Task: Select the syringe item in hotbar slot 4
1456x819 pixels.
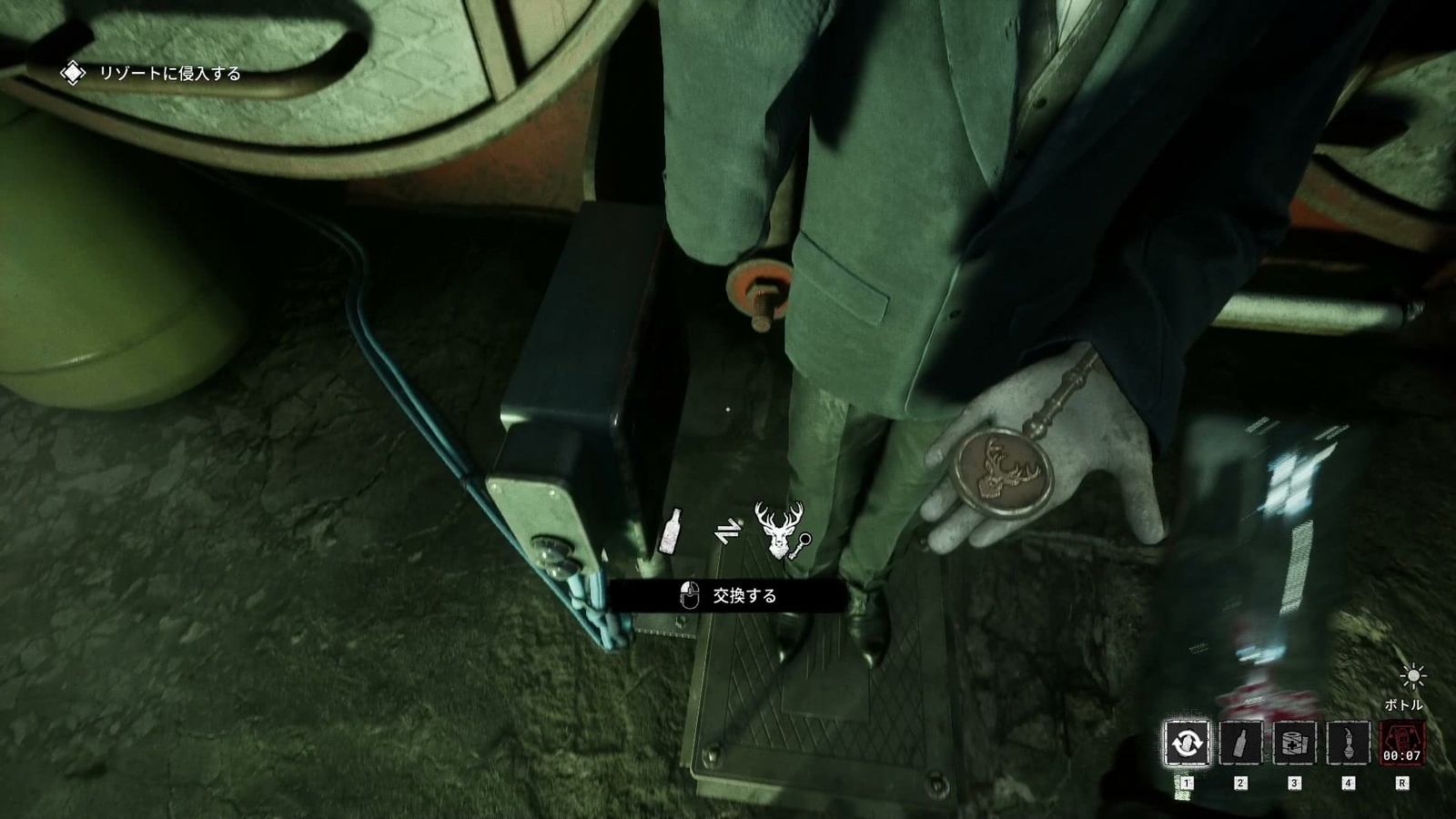Action: 1348,743
